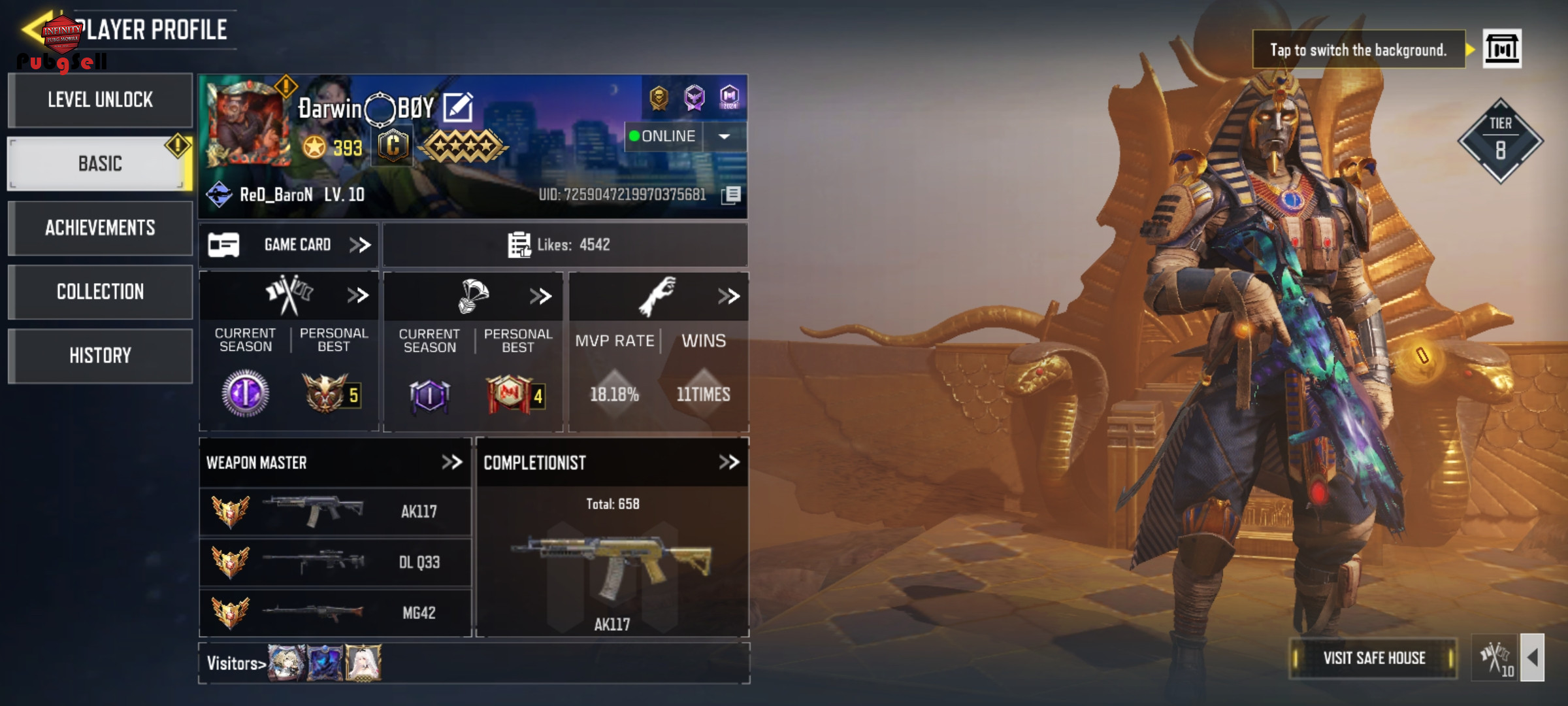Screen dimensions: 1568x706
Task: Expand the battle royale parachute stats panel
Action: (x=540, y=296)
